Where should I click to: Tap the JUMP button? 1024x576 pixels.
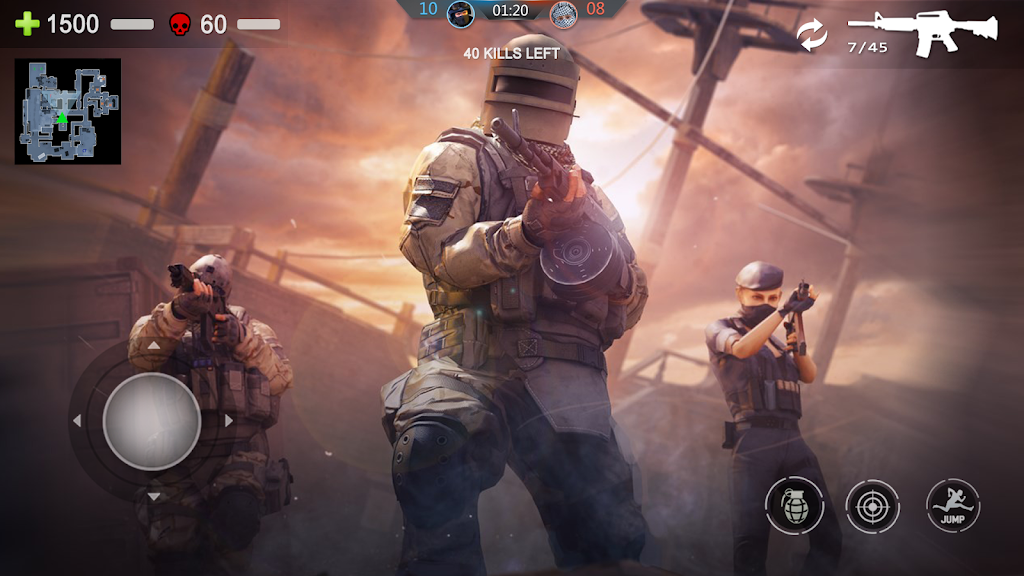(952, 505)
